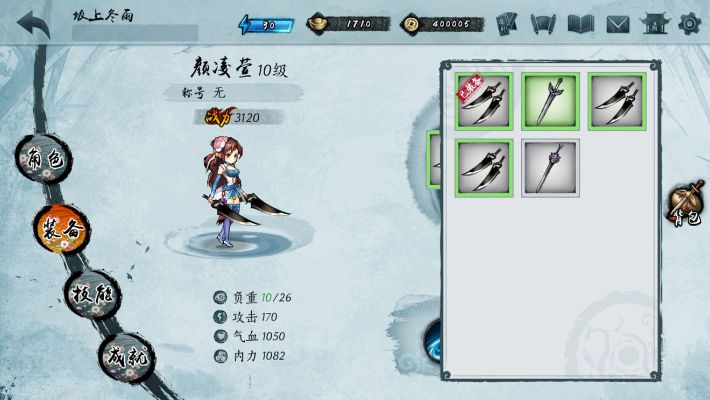
Task: Open the 技能 skills tab
Action: (93, 295)
